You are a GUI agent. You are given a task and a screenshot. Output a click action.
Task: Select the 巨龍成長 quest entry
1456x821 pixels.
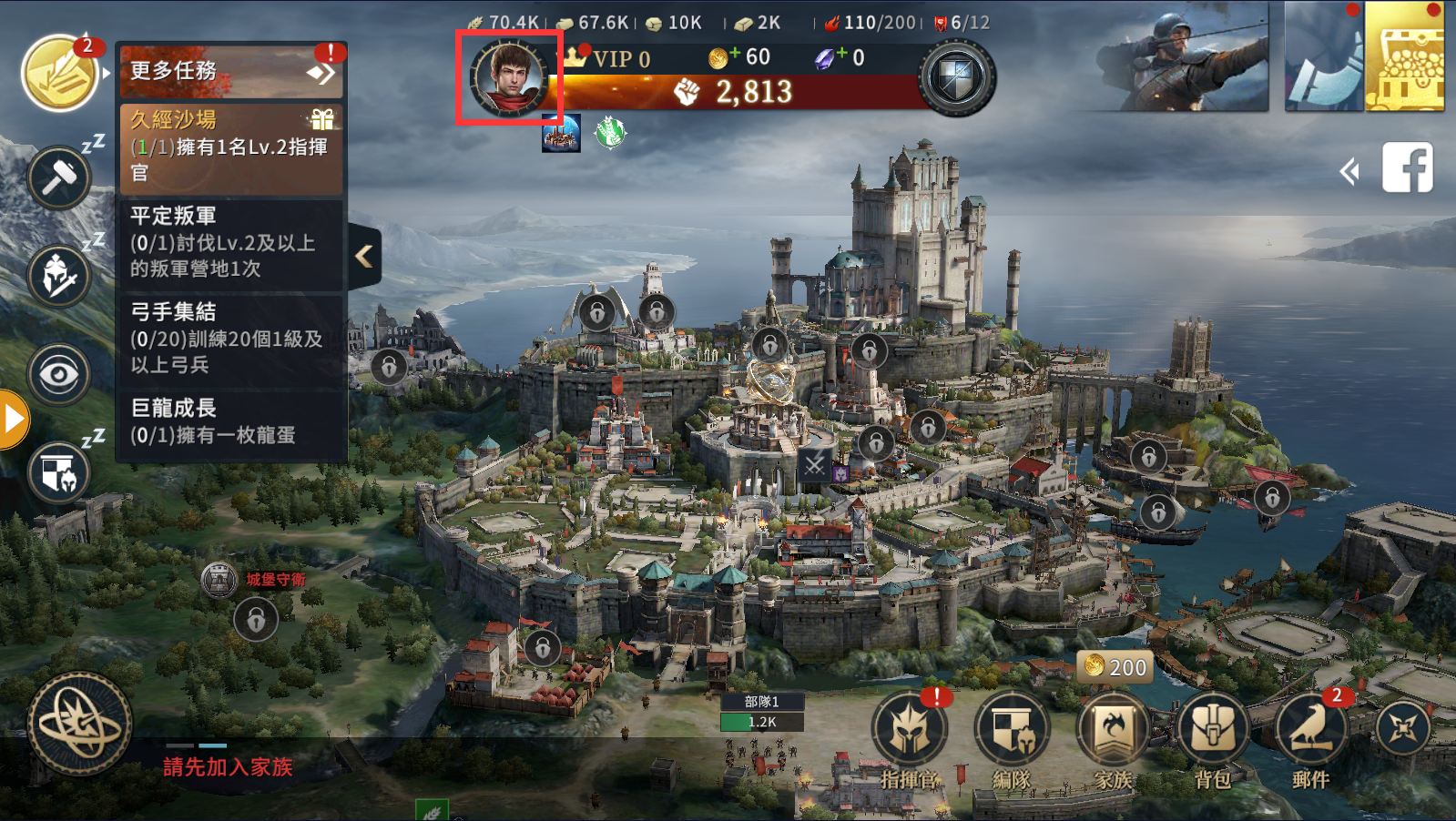(x=231, y=421)
